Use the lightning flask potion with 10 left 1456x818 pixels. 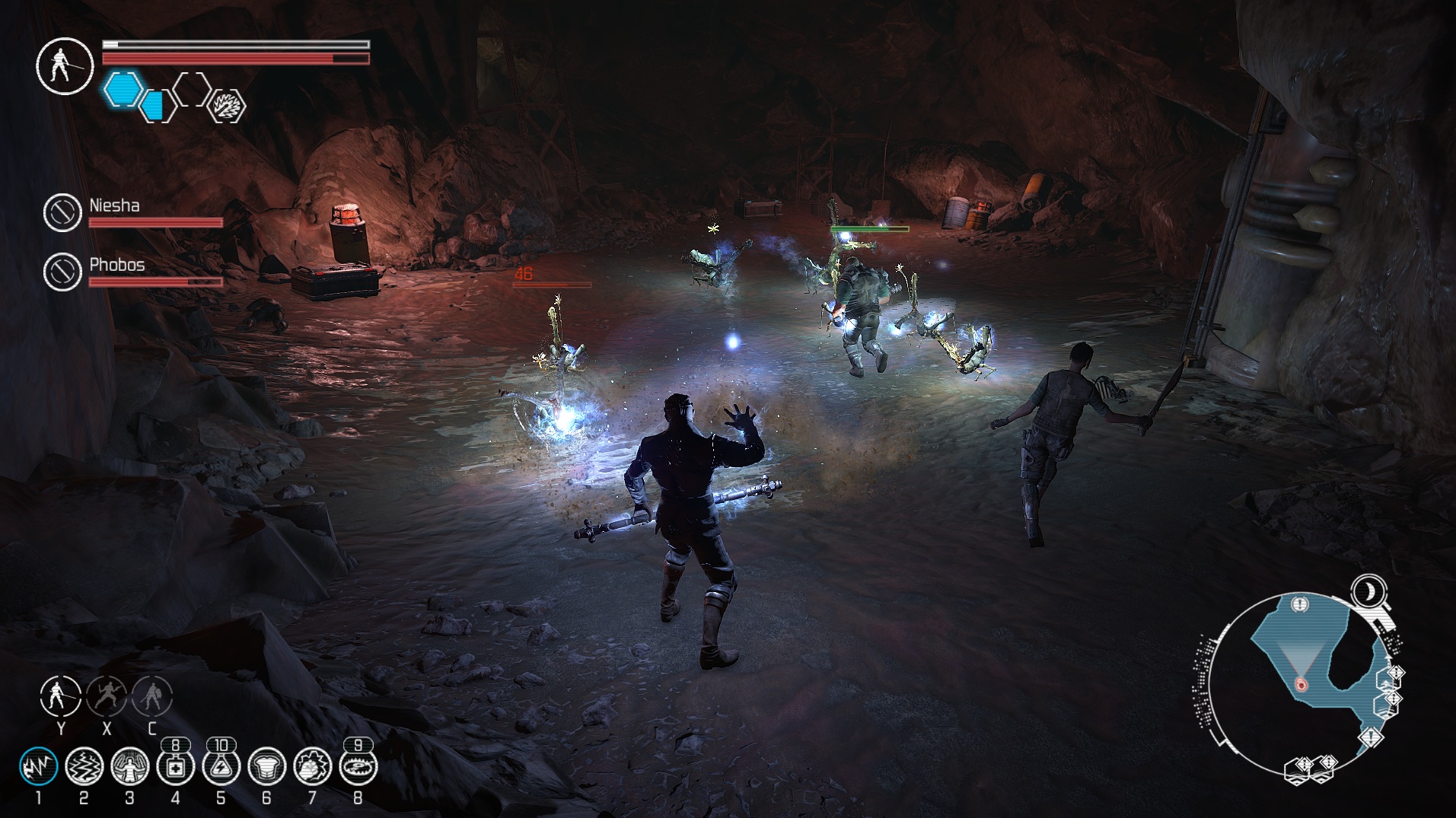tap(221, 767)
